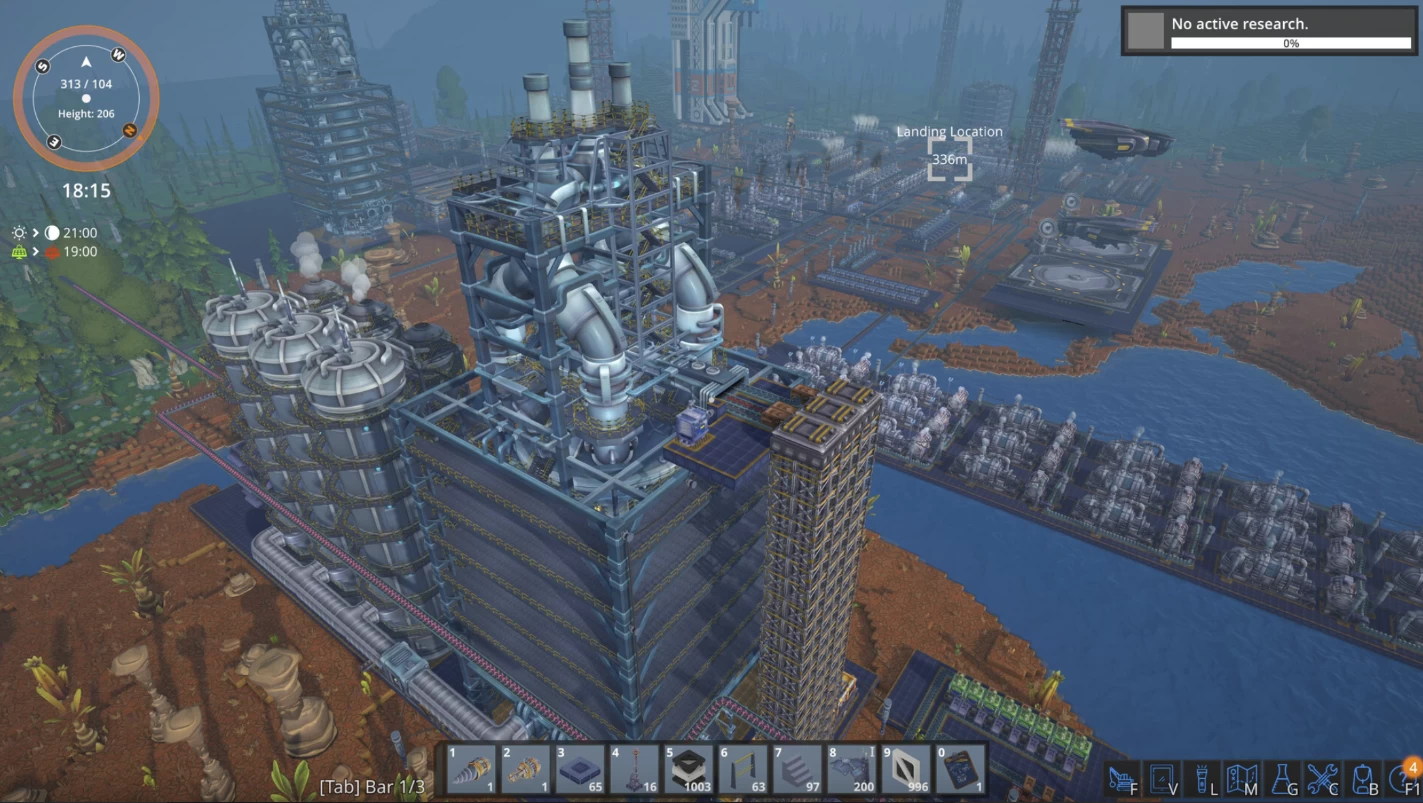Toggle the flashlight icon
The width and height of the screenshot is (1423, 803).
coord(1202,778)
